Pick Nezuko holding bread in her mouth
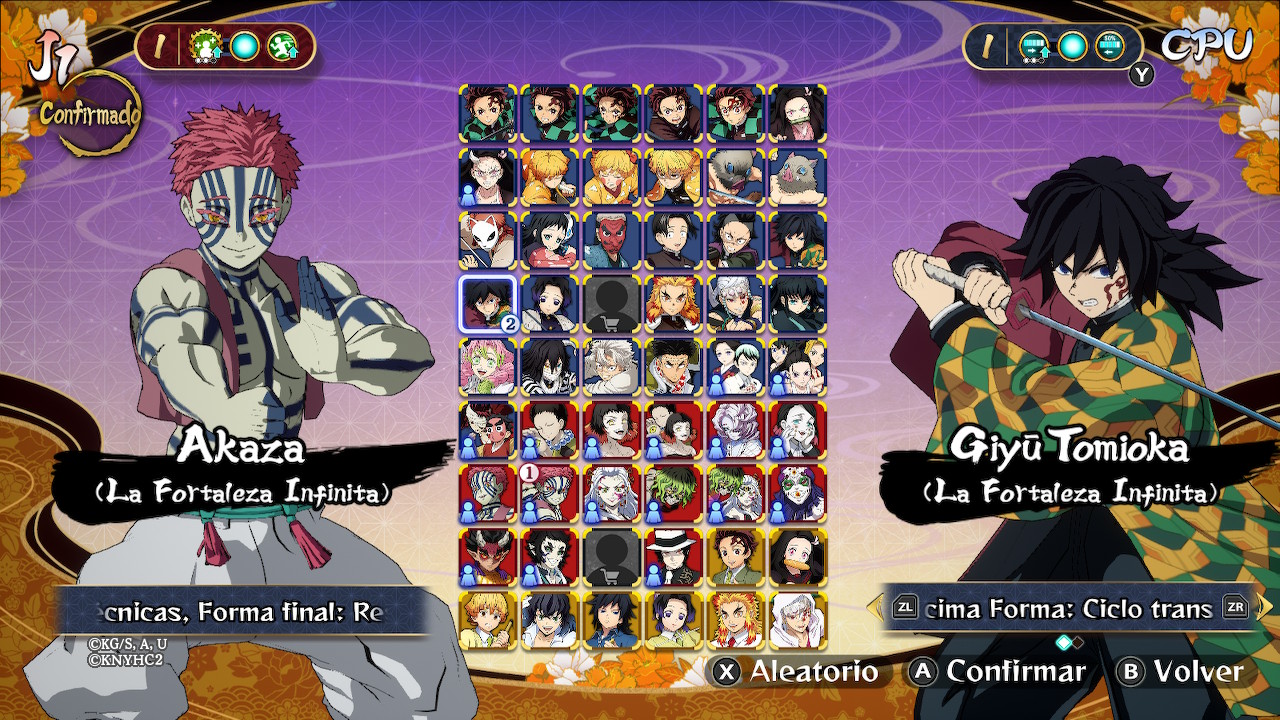 point(798,558)
